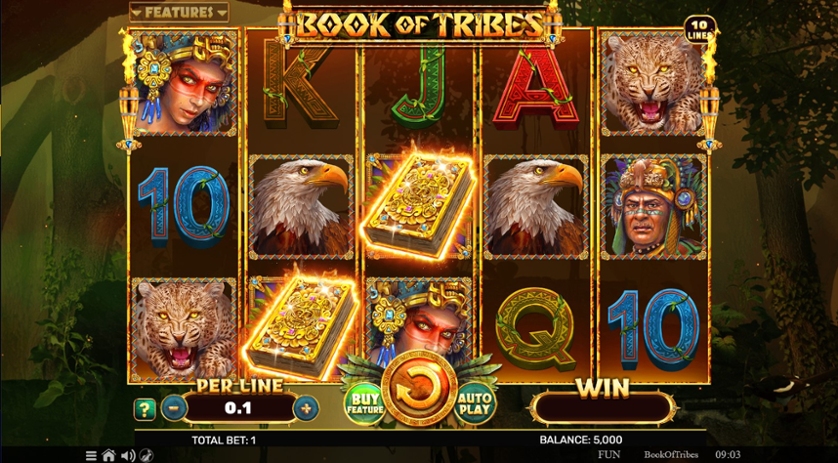The width and height of the screenshot is (838, 463).
Task: Toggle the sound speaker icon
Action: click(127, 455)
